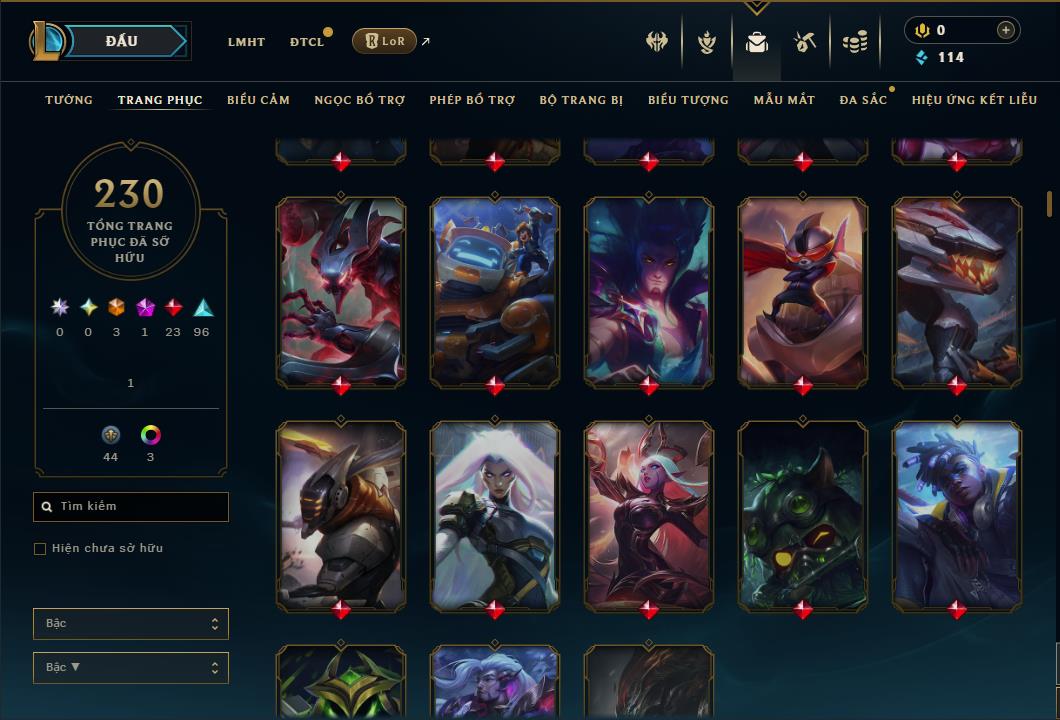Screen dimensions: 1060x720
Task: Click the Tìm kiếm search field
Action: pos(131,507)
